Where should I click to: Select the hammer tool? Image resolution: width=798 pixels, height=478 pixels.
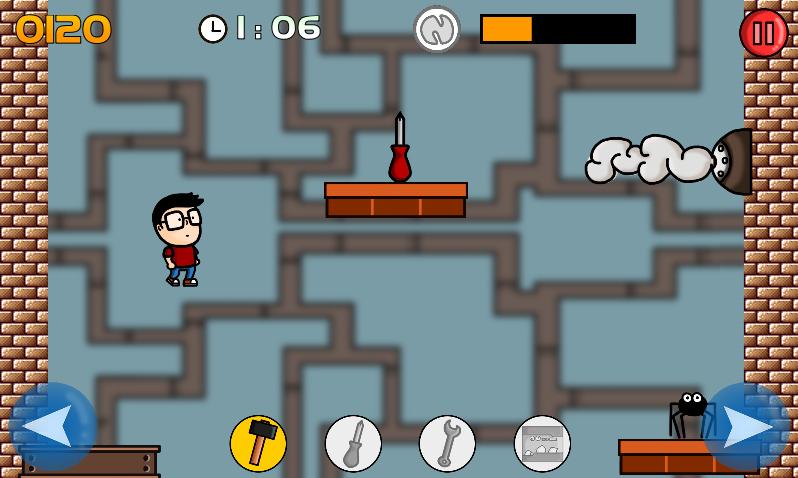[x=258, y=443]
